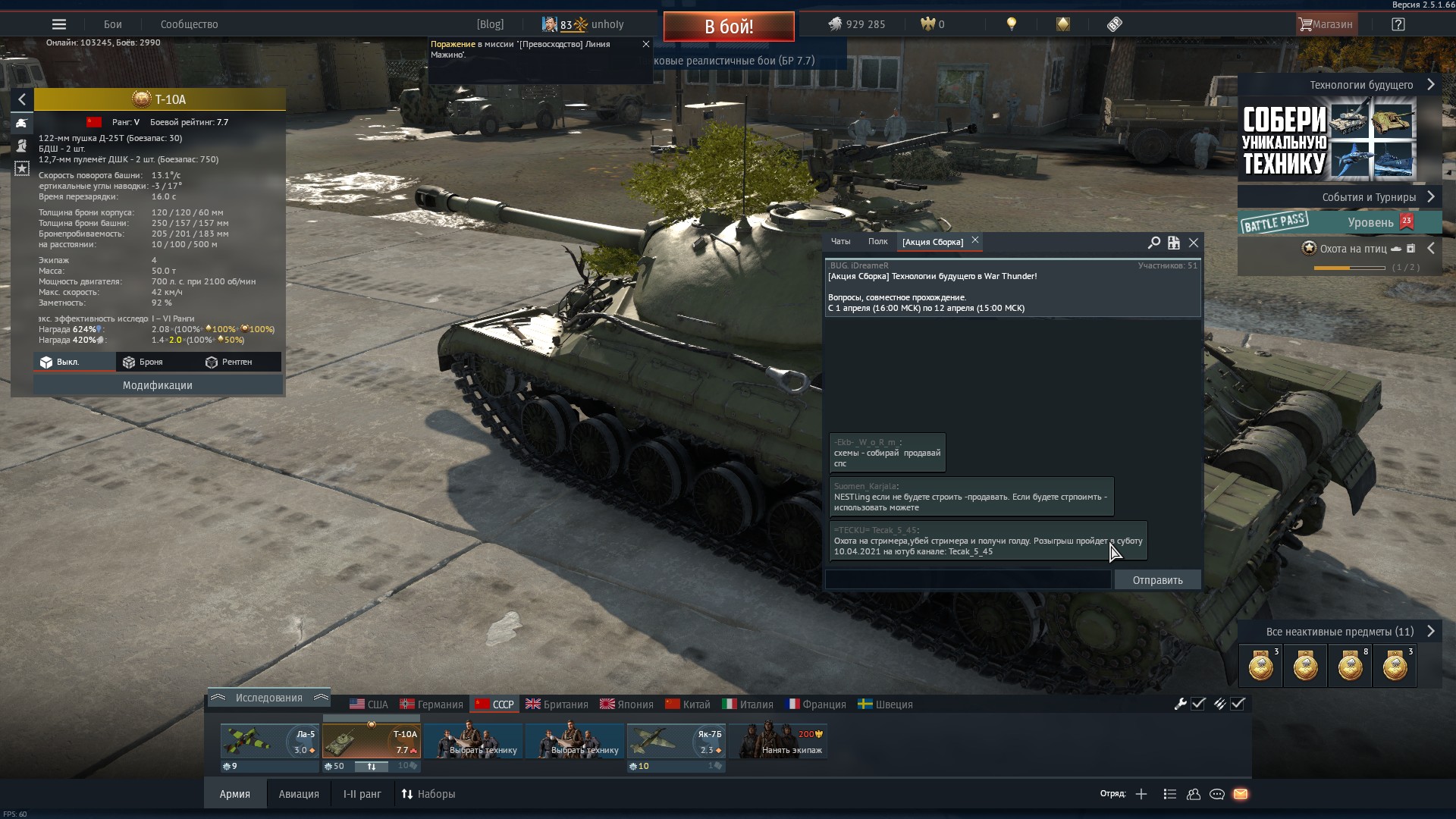
Task: Close the chat window
Action: click(1194, 243)
